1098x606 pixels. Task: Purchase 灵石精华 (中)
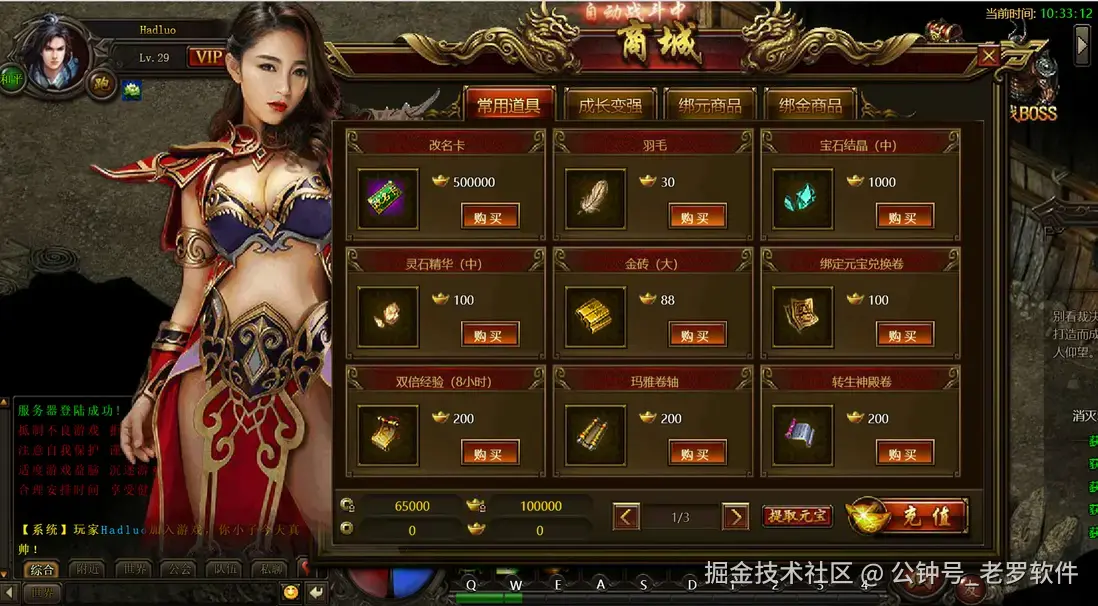(489, 335)
